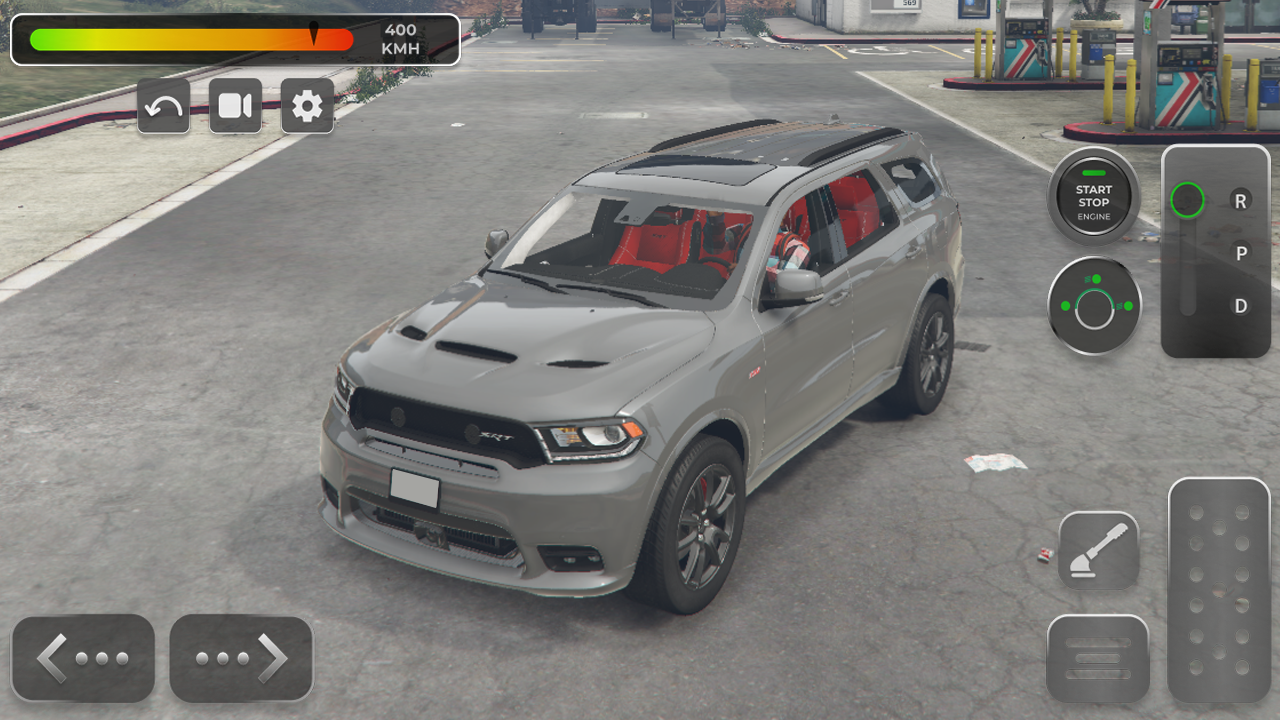Image resolution: width=1280 pixels, height=720 pixels.
Task: Hit the tall accelerator pedal
Action: pos(1218,589)
